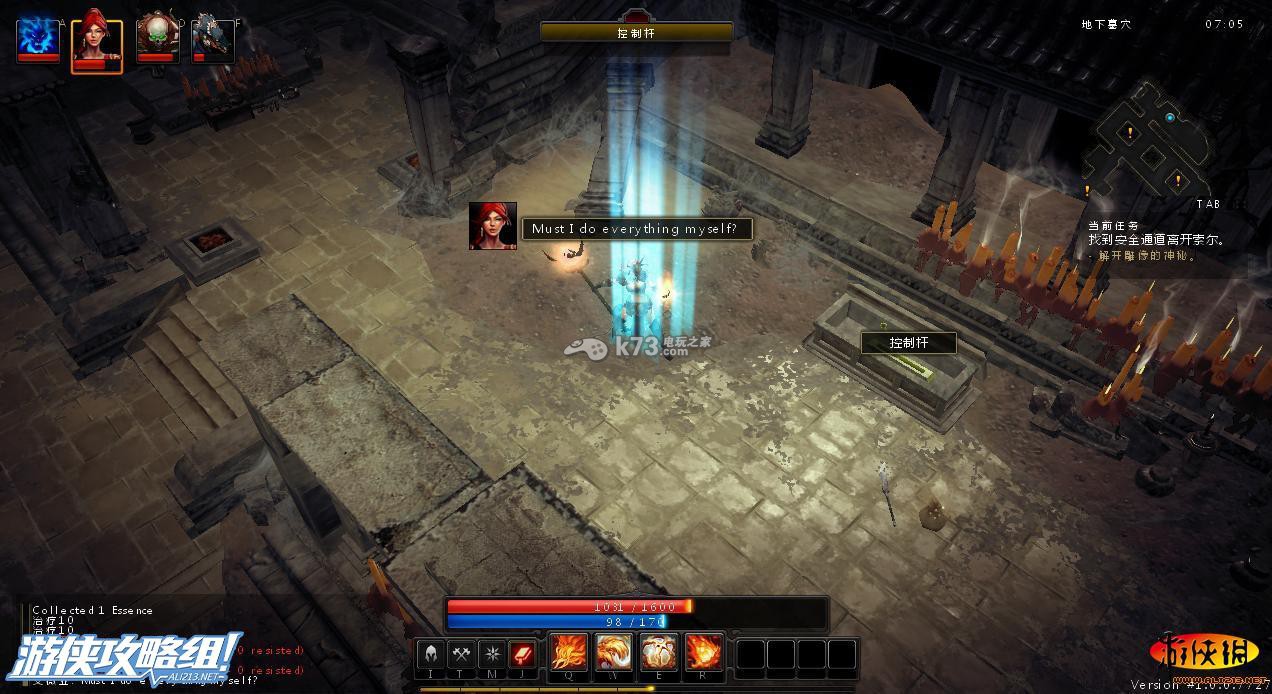Cast the W fire swirl ability
1272x694 pixels.
click(614, 653)
